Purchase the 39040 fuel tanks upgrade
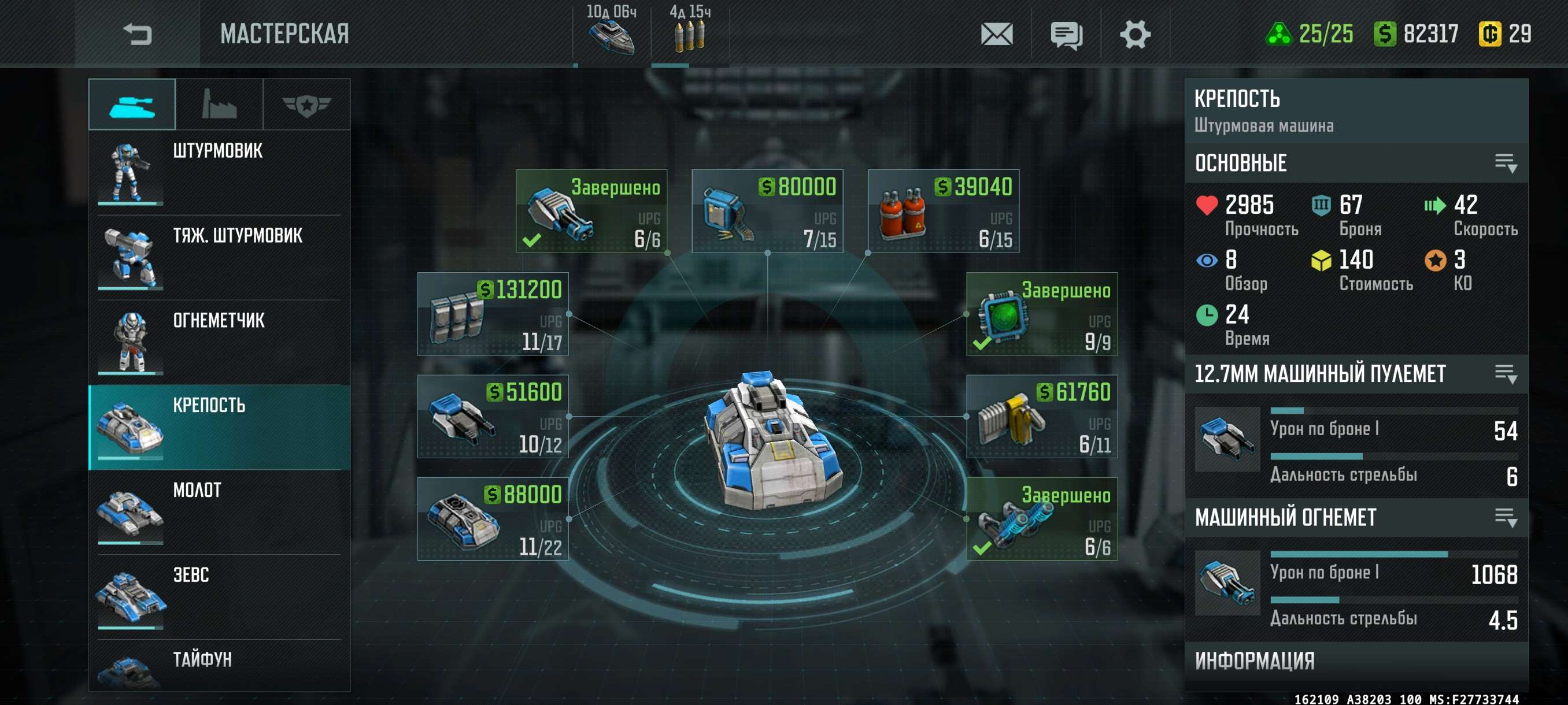Screen dimensions: 1568x705 point(943,211)
